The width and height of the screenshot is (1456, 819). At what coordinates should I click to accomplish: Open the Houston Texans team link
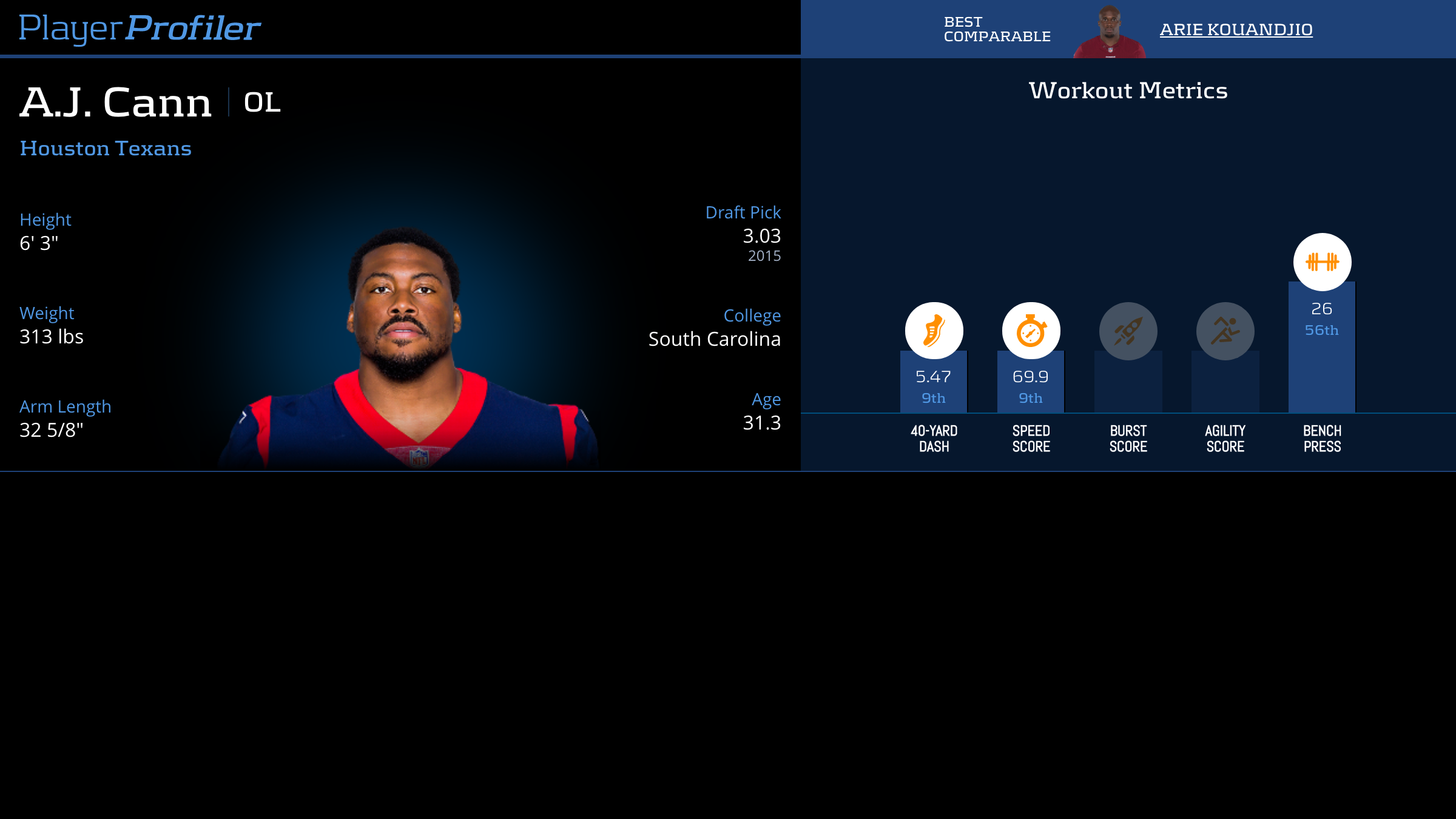[x=106, y=149]
